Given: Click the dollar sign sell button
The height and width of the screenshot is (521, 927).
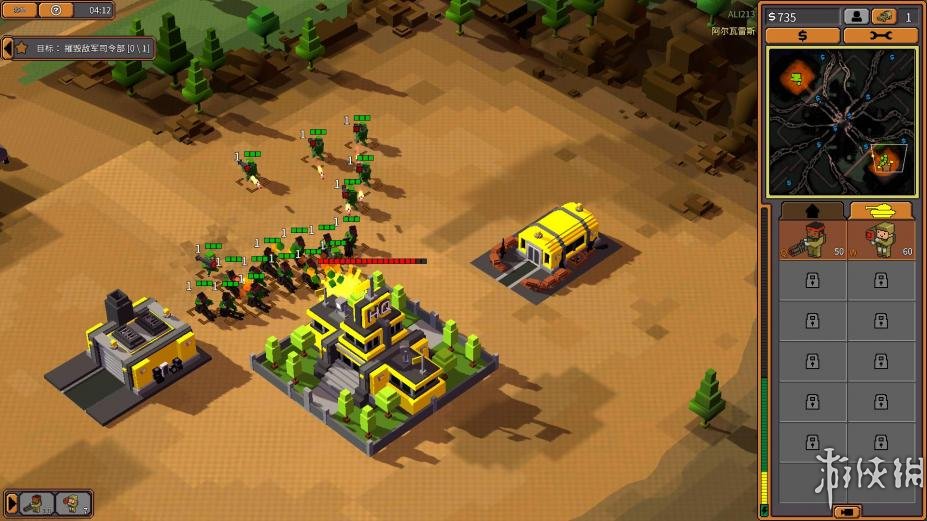Looking at the screenshot, I should (802, 36).
